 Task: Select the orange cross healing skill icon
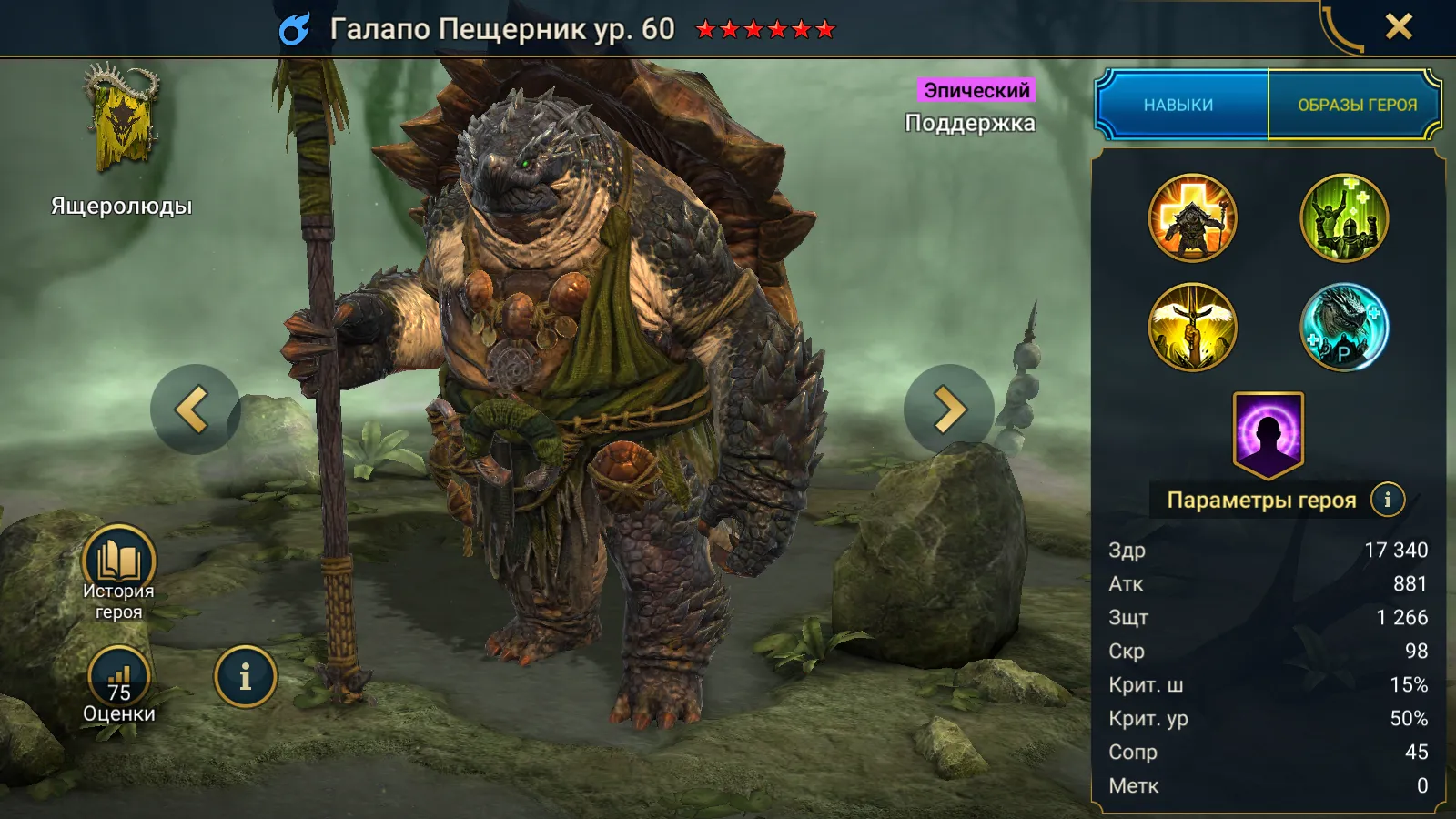1192,218
